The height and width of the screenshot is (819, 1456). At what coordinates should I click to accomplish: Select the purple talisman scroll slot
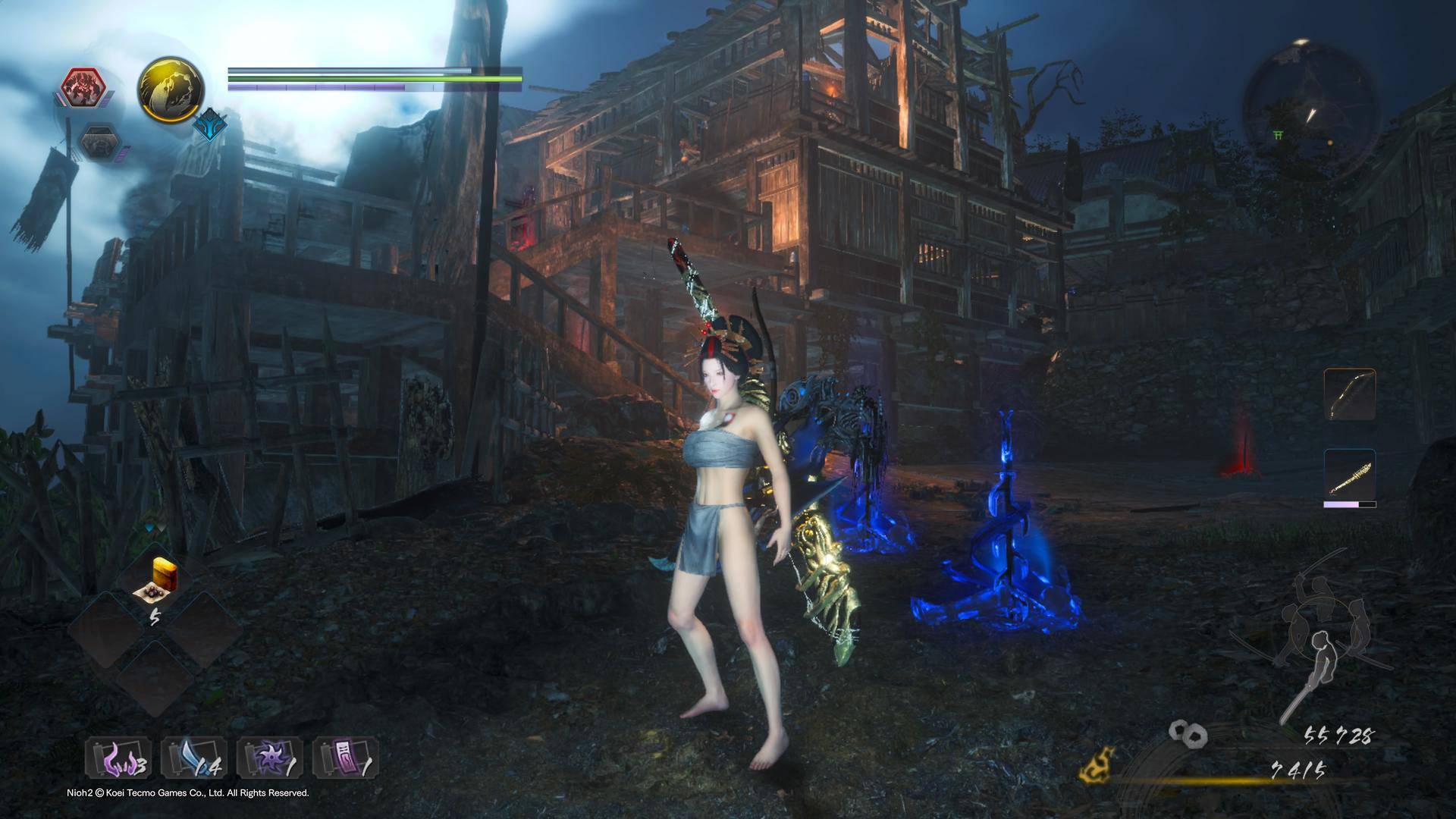(346, 758)
